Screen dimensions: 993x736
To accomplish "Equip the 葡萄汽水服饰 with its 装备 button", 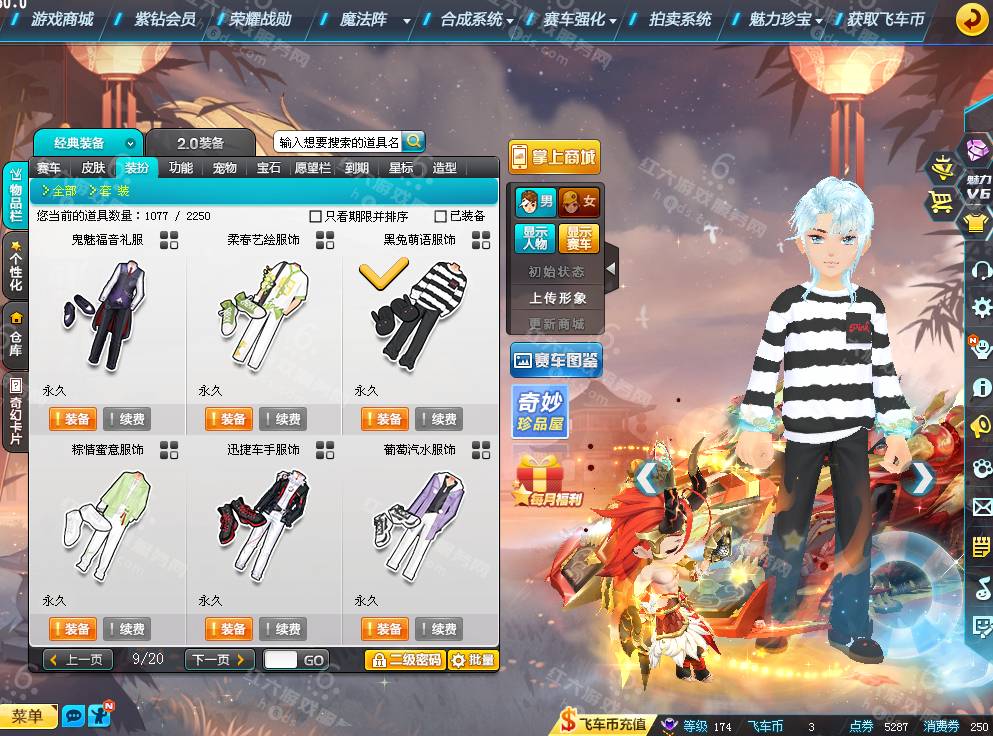I will 385,629.
